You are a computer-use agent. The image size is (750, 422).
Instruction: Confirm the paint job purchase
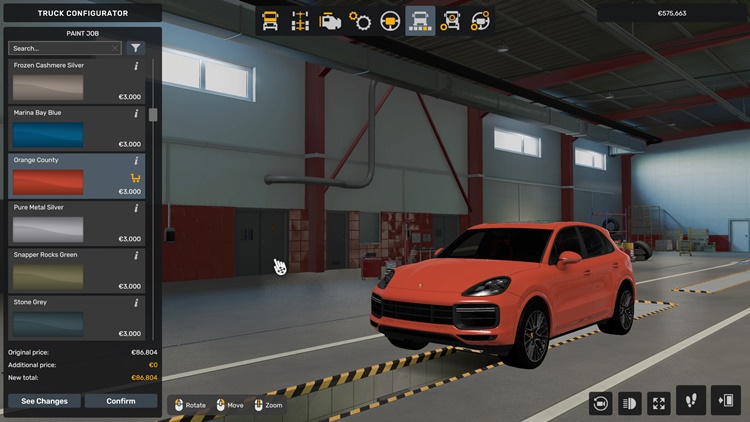[120, 401]
